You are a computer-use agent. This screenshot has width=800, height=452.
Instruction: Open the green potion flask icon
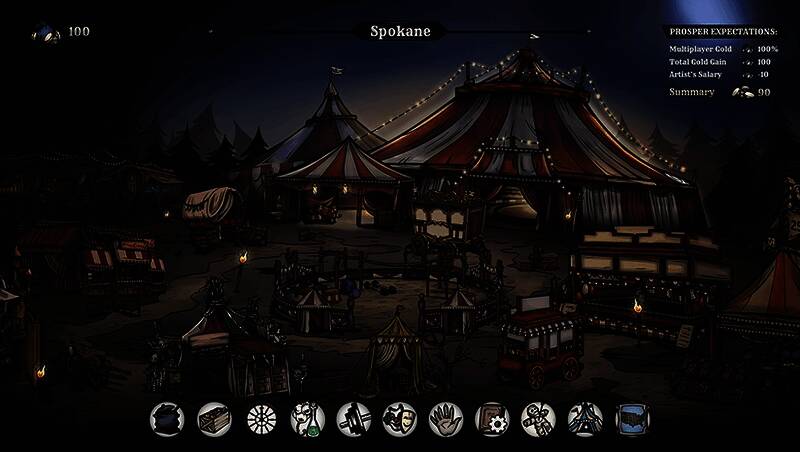point(307,419)
